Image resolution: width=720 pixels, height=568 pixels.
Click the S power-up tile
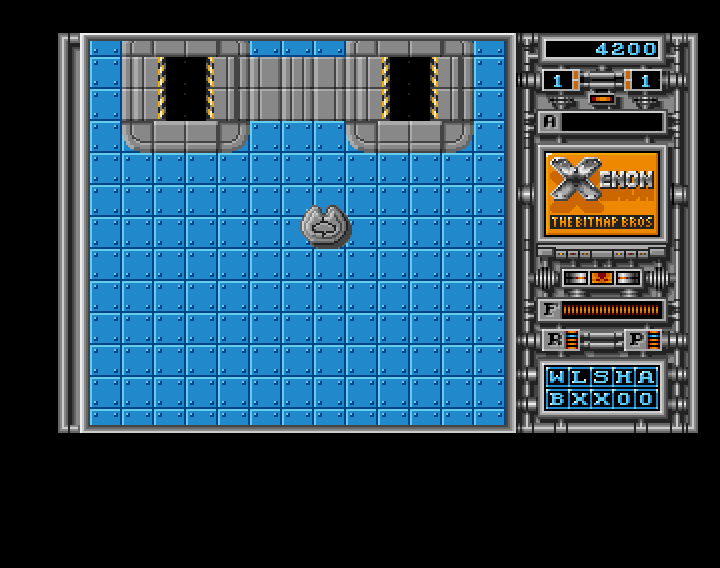coord(601,377)
